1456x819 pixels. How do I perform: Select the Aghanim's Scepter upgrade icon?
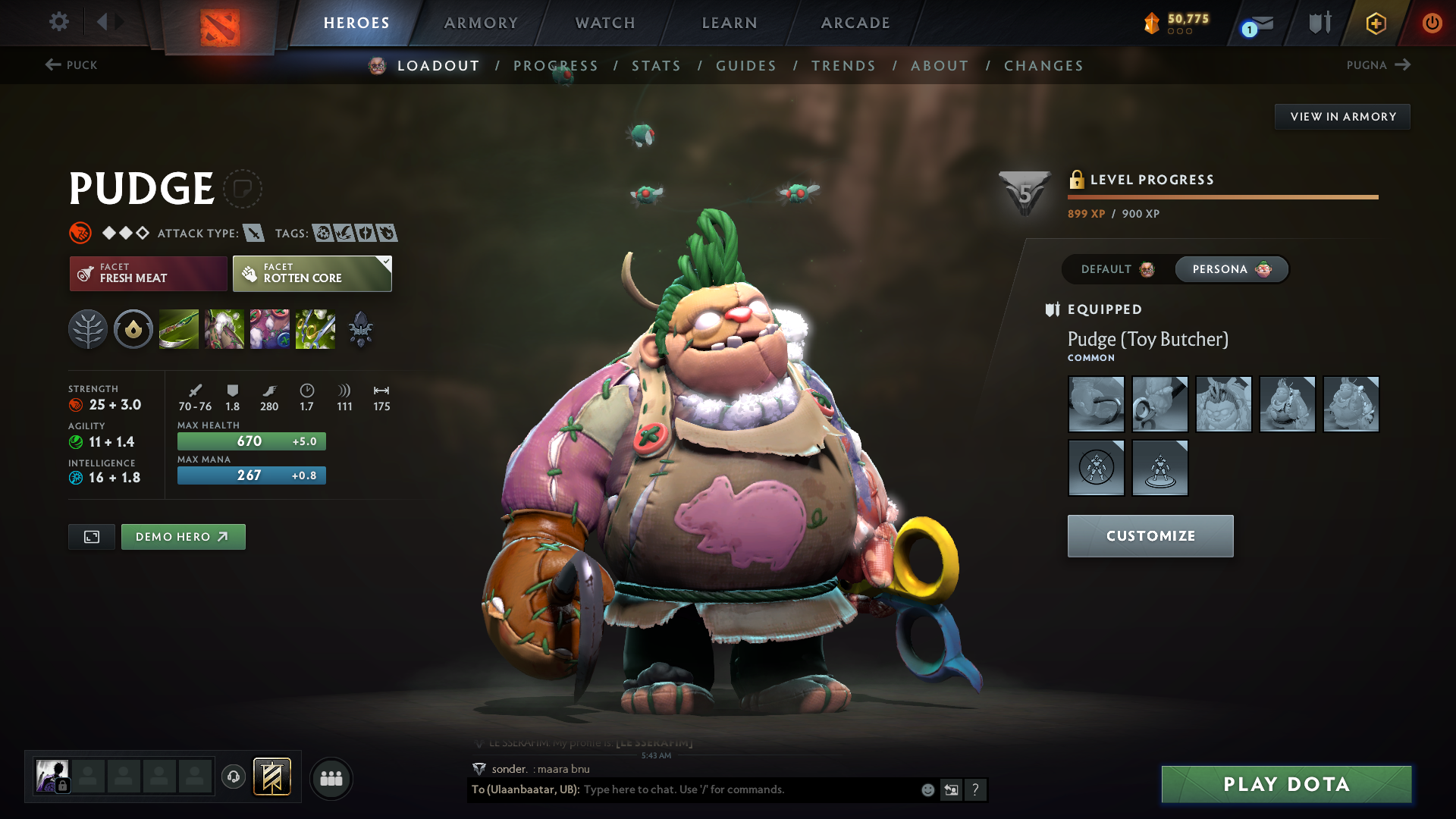(360, 329)
